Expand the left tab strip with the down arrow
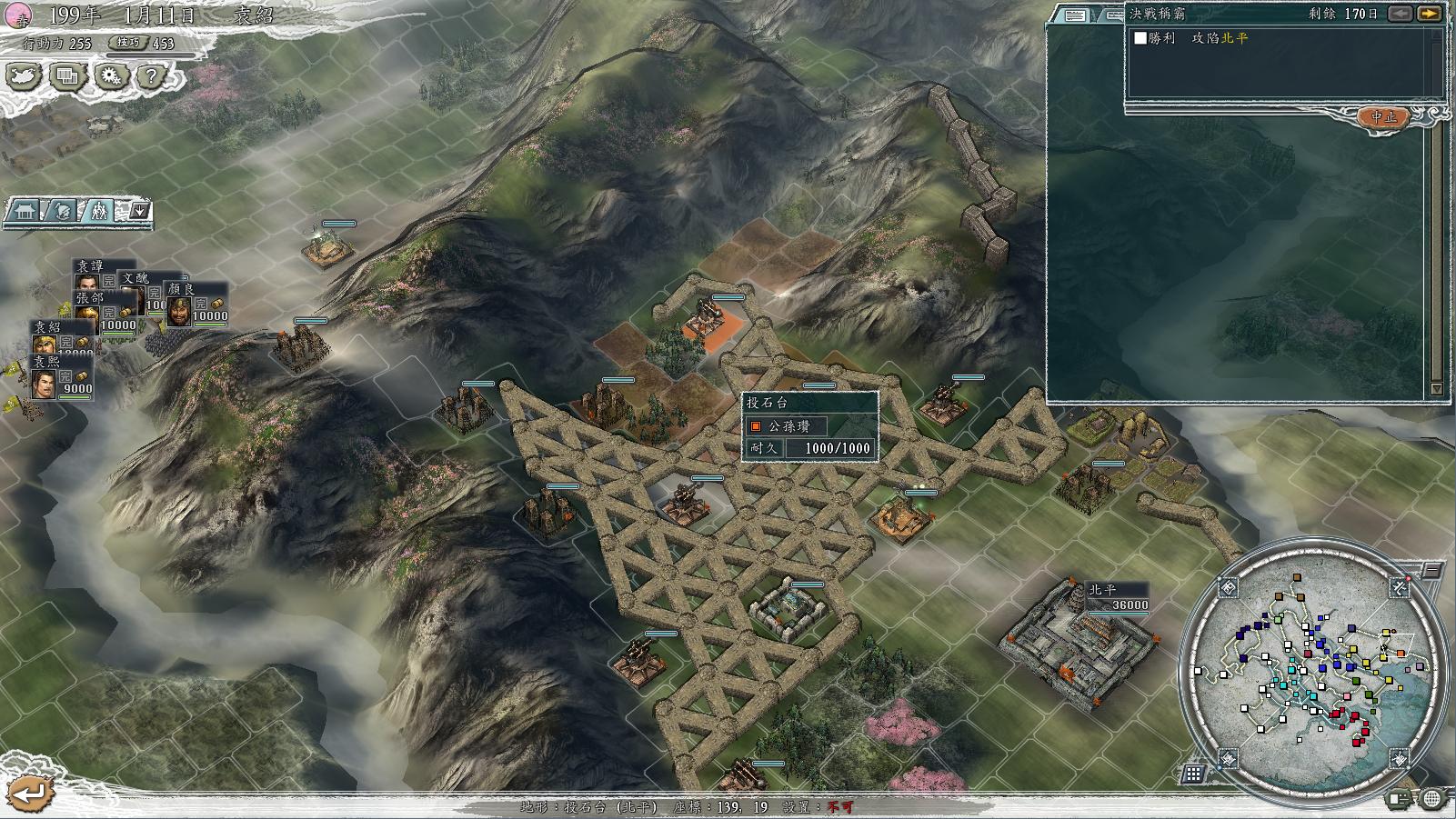 (x=138, y=211)
